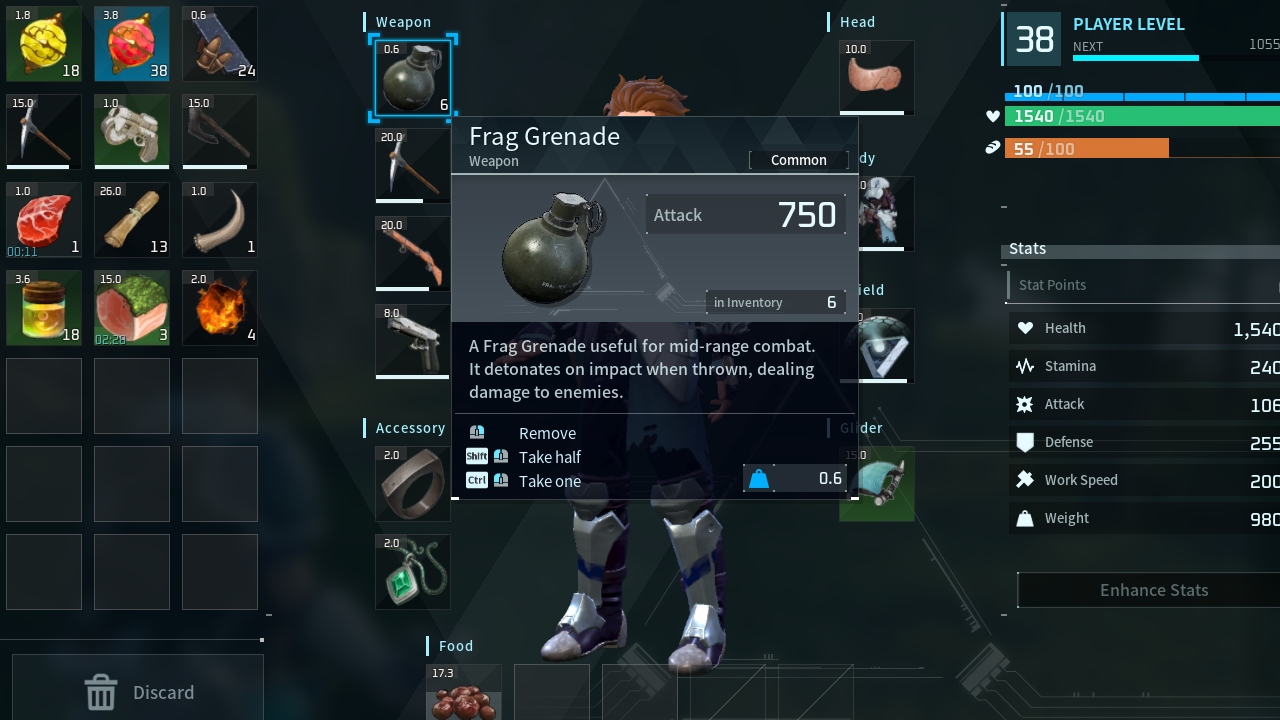
Task: Select the tropical outfit in the Head slot
Action: click(x=876, y=77)
